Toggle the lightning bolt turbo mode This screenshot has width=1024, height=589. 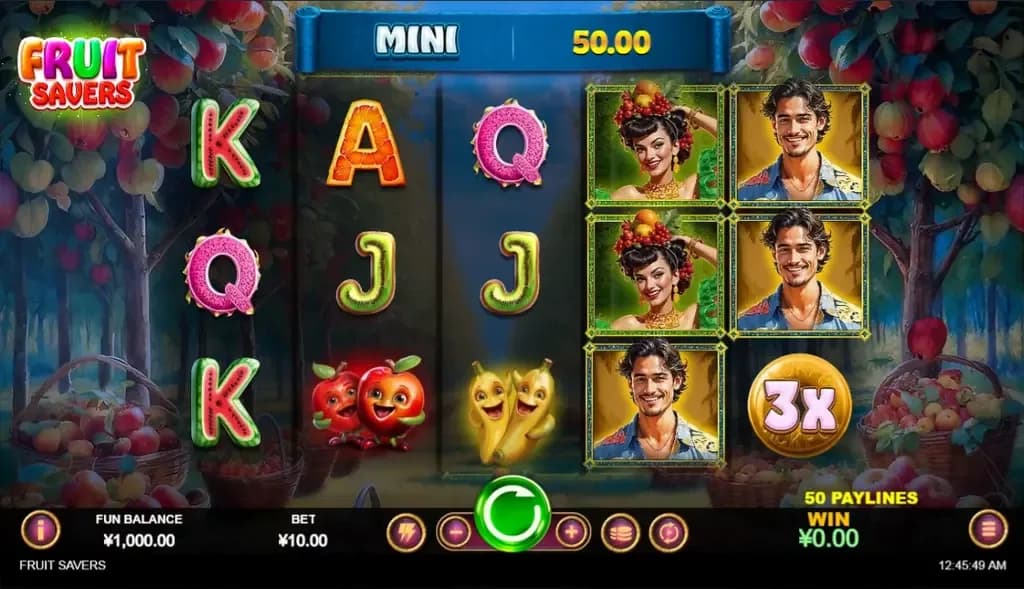(406, 532)
